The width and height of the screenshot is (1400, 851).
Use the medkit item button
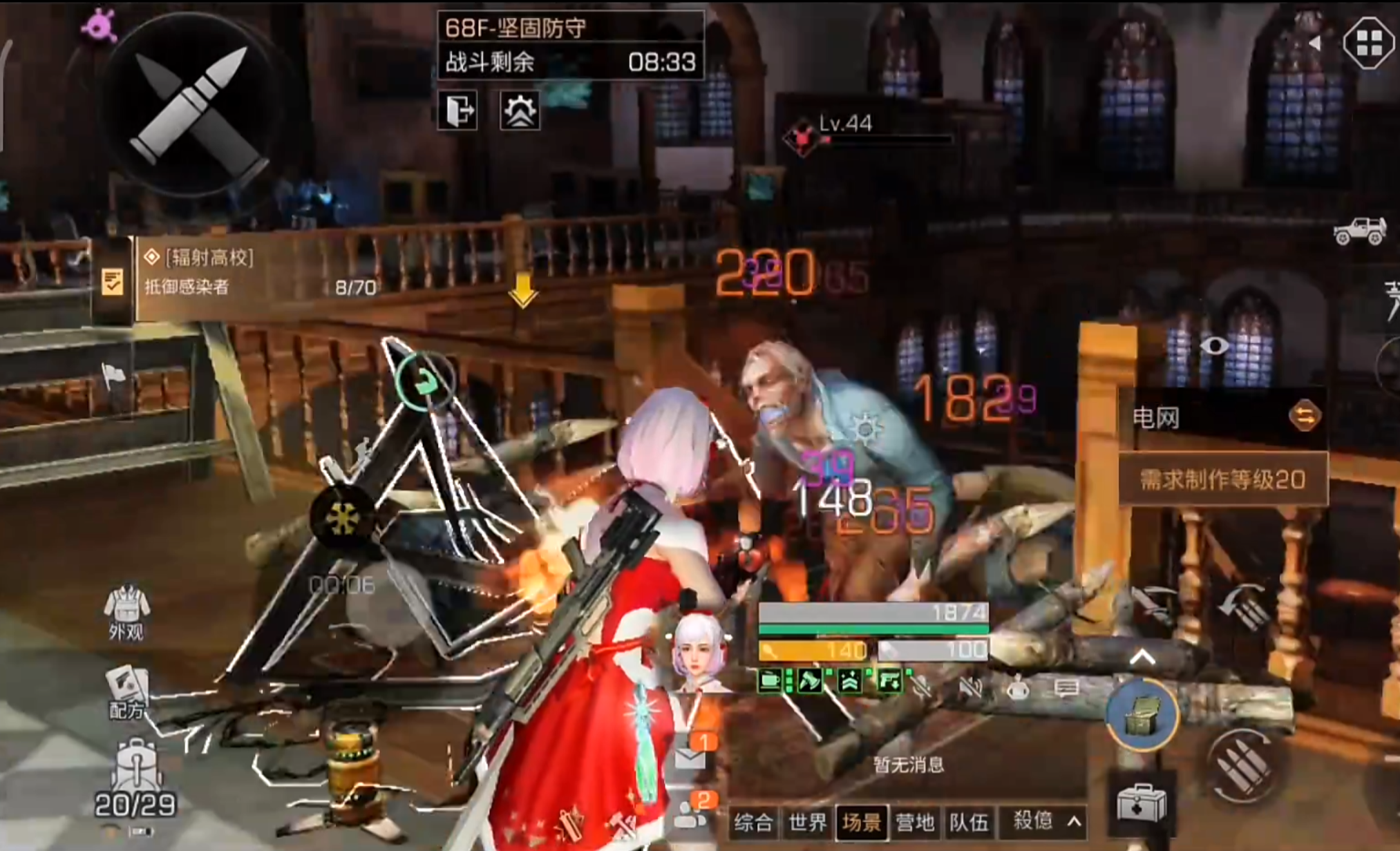[x=1142, y=804]
